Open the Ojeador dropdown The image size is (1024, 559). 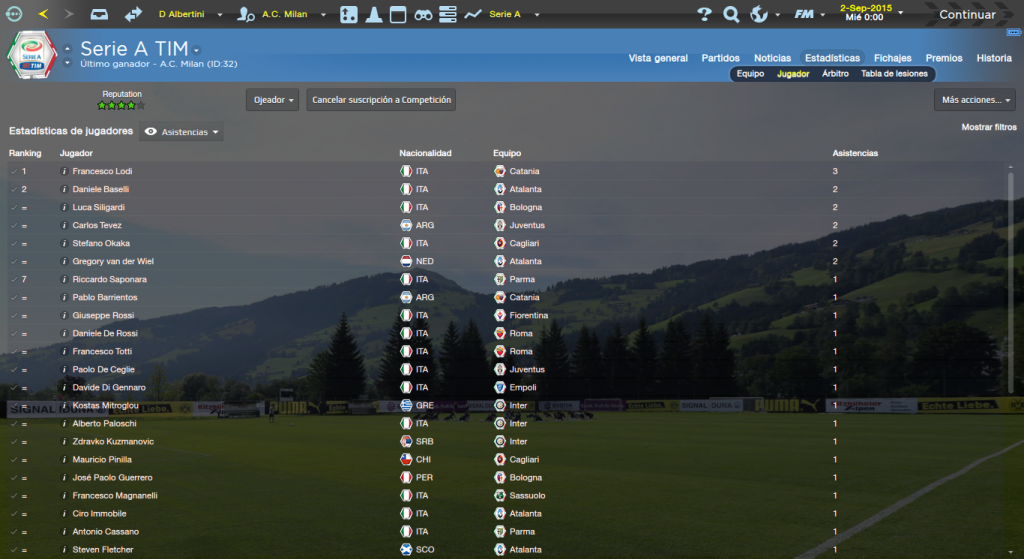272,100
